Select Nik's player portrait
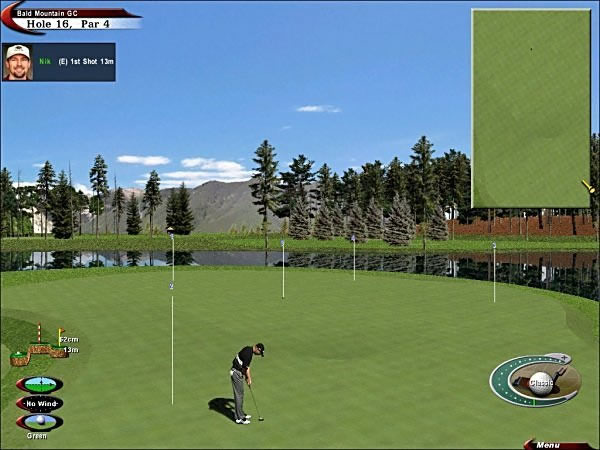Screen dimensions: 600x450 18,62
